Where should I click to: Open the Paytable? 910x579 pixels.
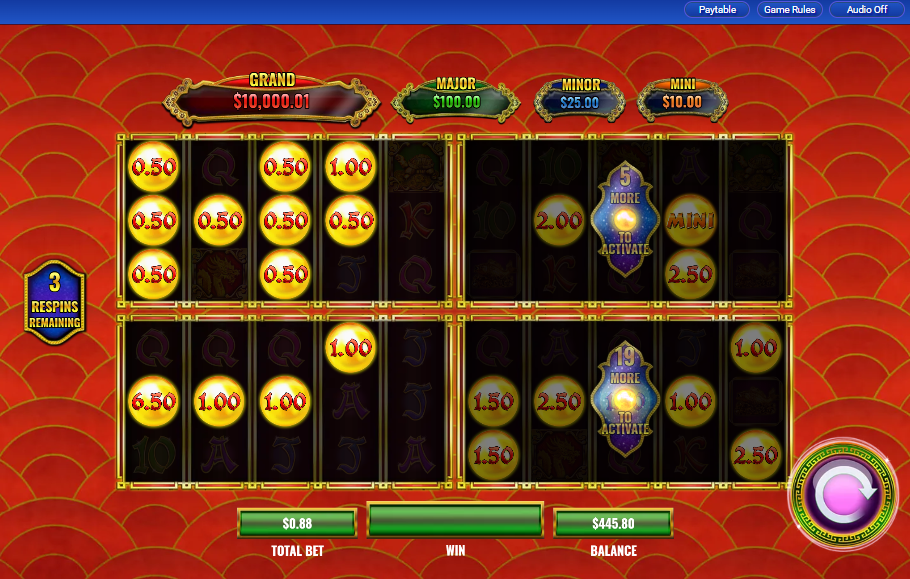716,10
